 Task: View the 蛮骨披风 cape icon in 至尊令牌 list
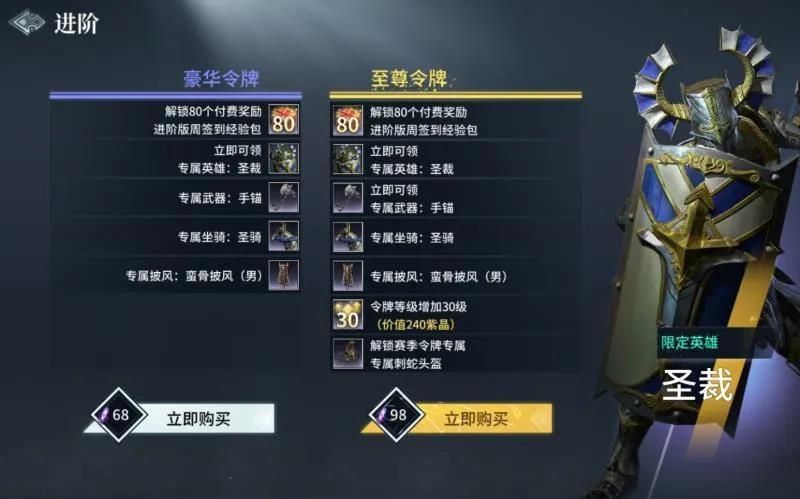(x=348, y=275)
